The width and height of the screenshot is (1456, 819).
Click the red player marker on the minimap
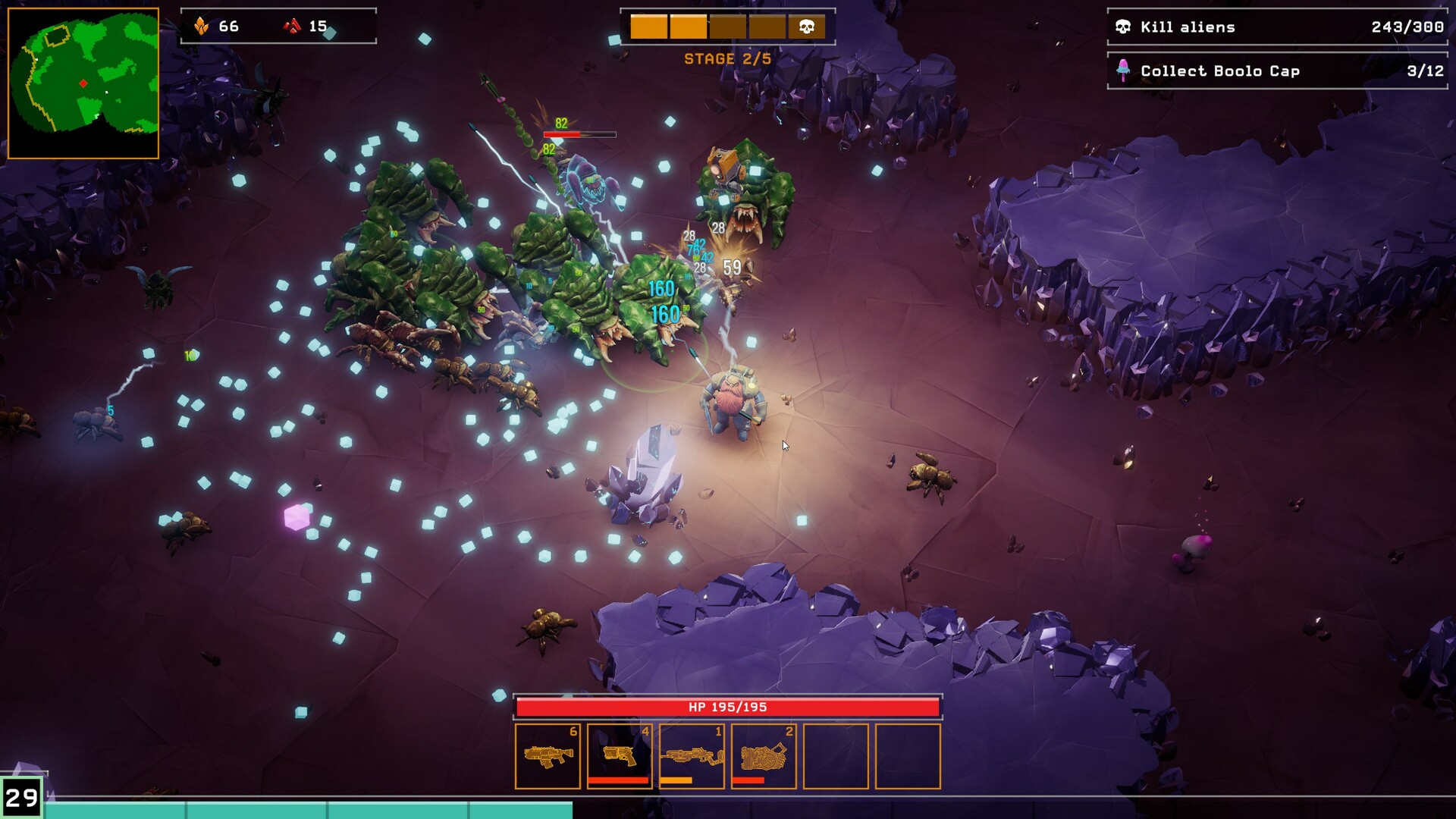pyautogui.click(x=83, y=84)
